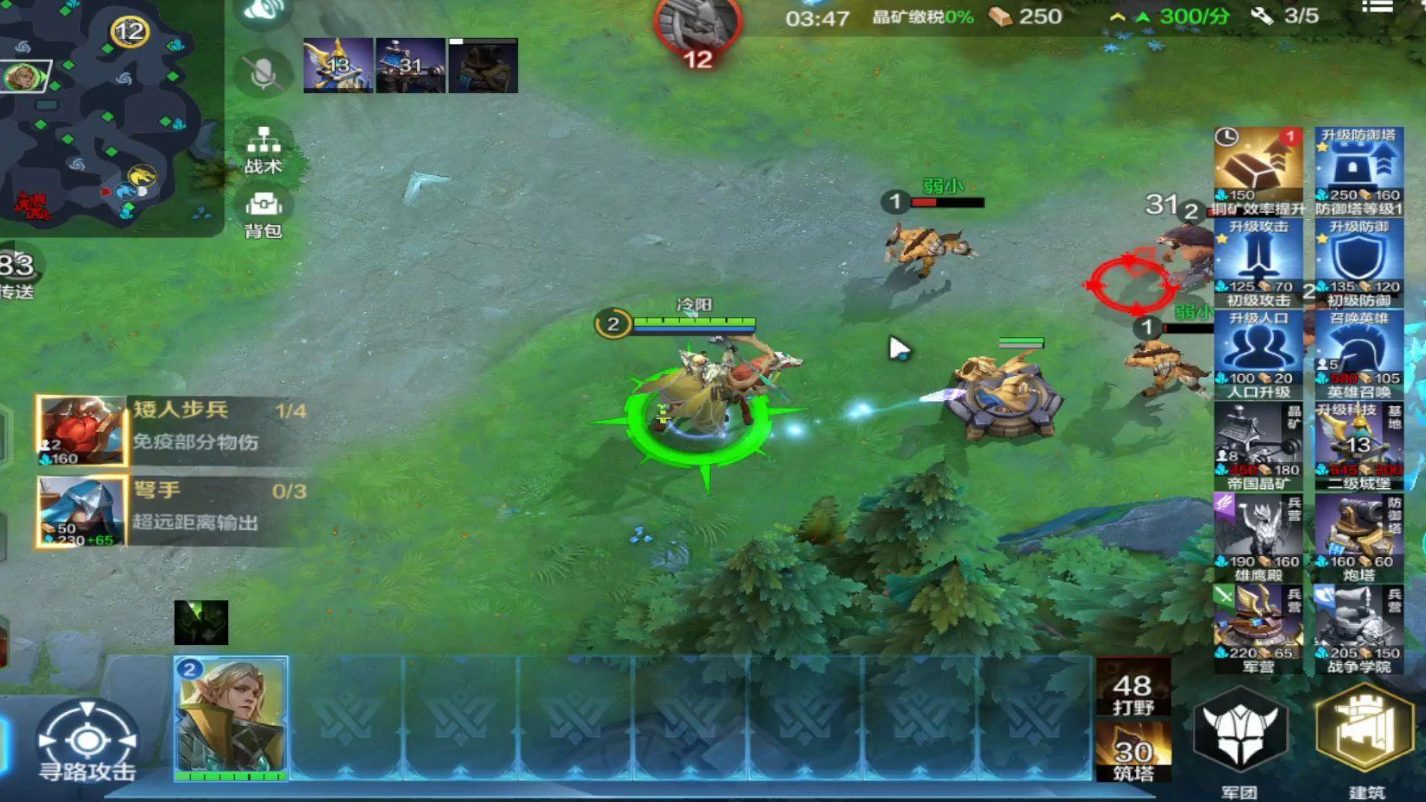Viewport: 1426px width, 802px height.
Task: Buy the 初级防御 defense upgrade
Action: click(1359, 262)
